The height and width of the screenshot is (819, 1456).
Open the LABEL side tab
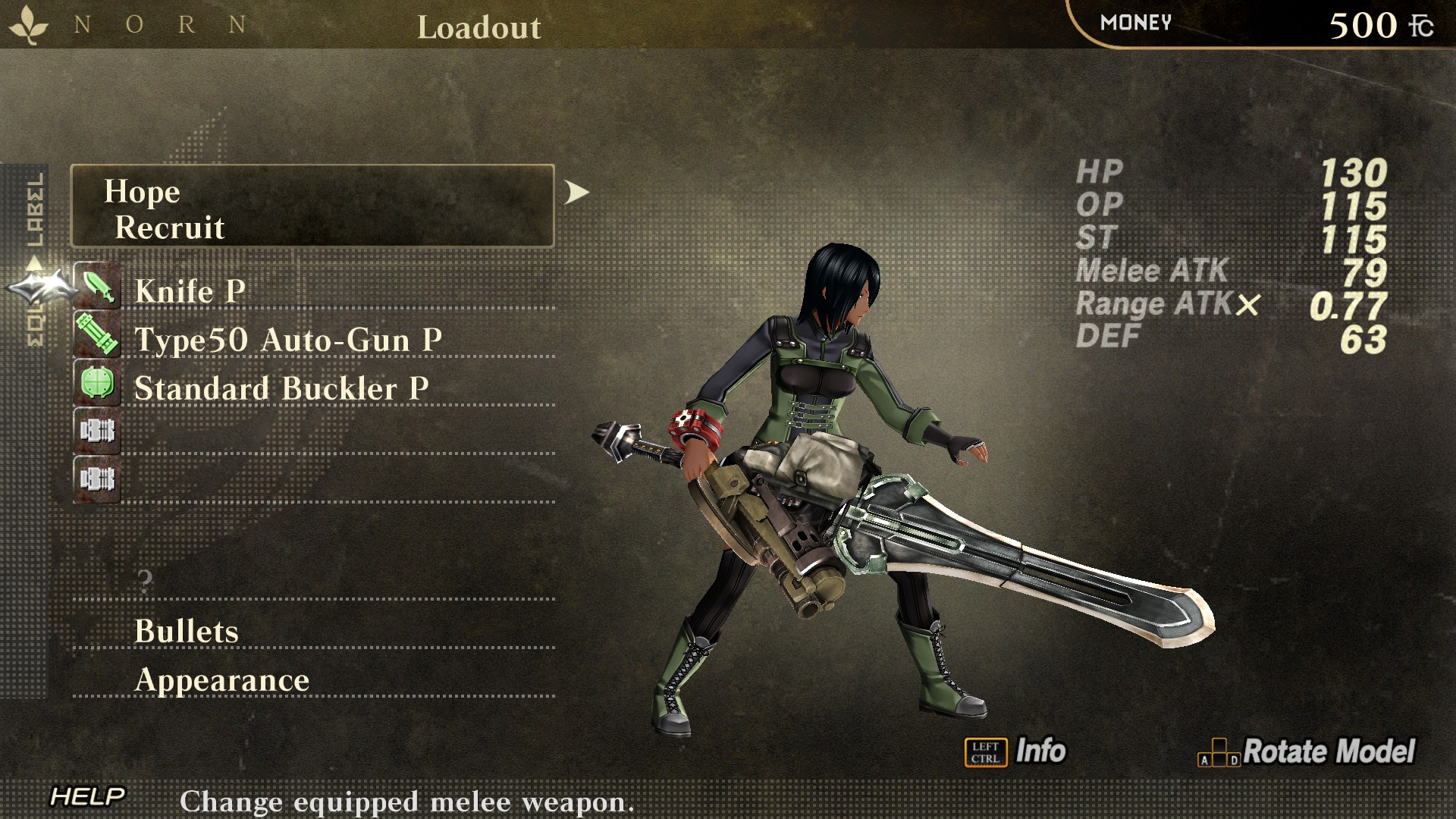point(36,209)
